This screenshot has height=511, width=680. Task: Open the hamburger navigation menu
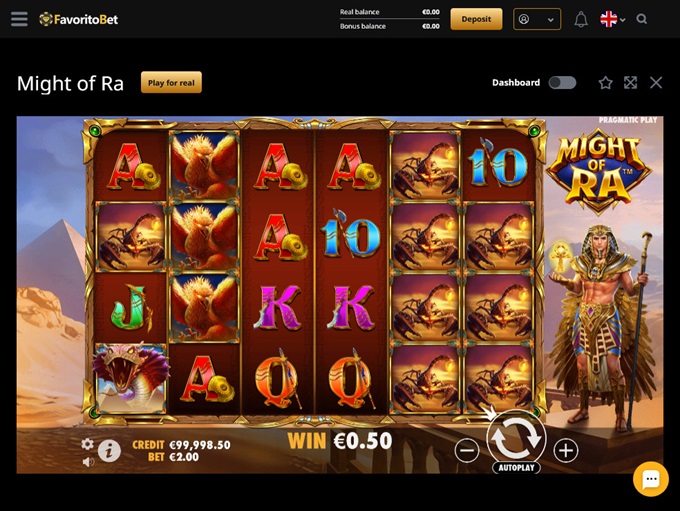click(x=19, y=19)
